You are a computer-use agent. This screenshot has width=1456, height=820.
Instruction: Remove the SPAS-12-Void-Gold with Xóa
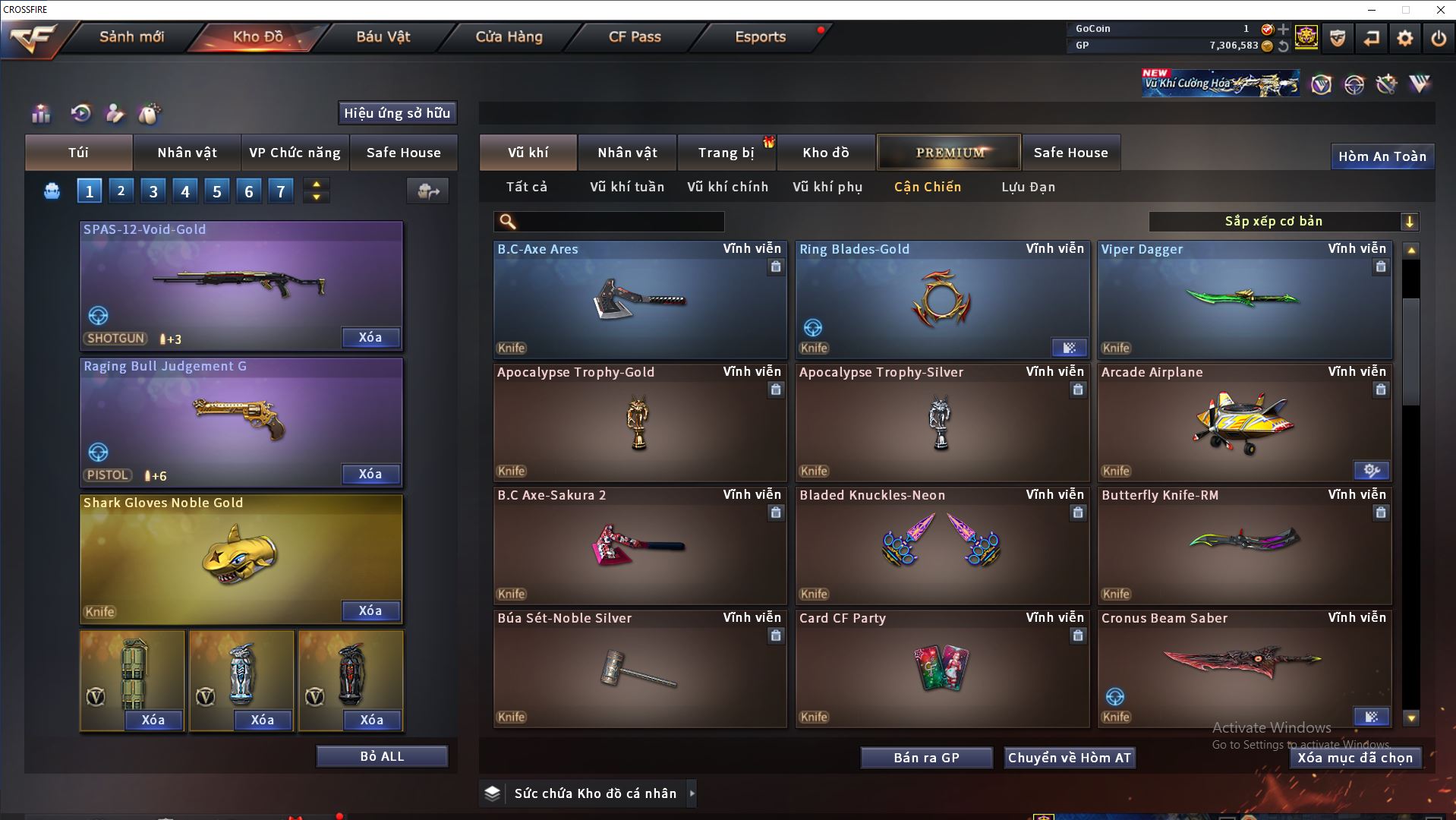(370, 337)
